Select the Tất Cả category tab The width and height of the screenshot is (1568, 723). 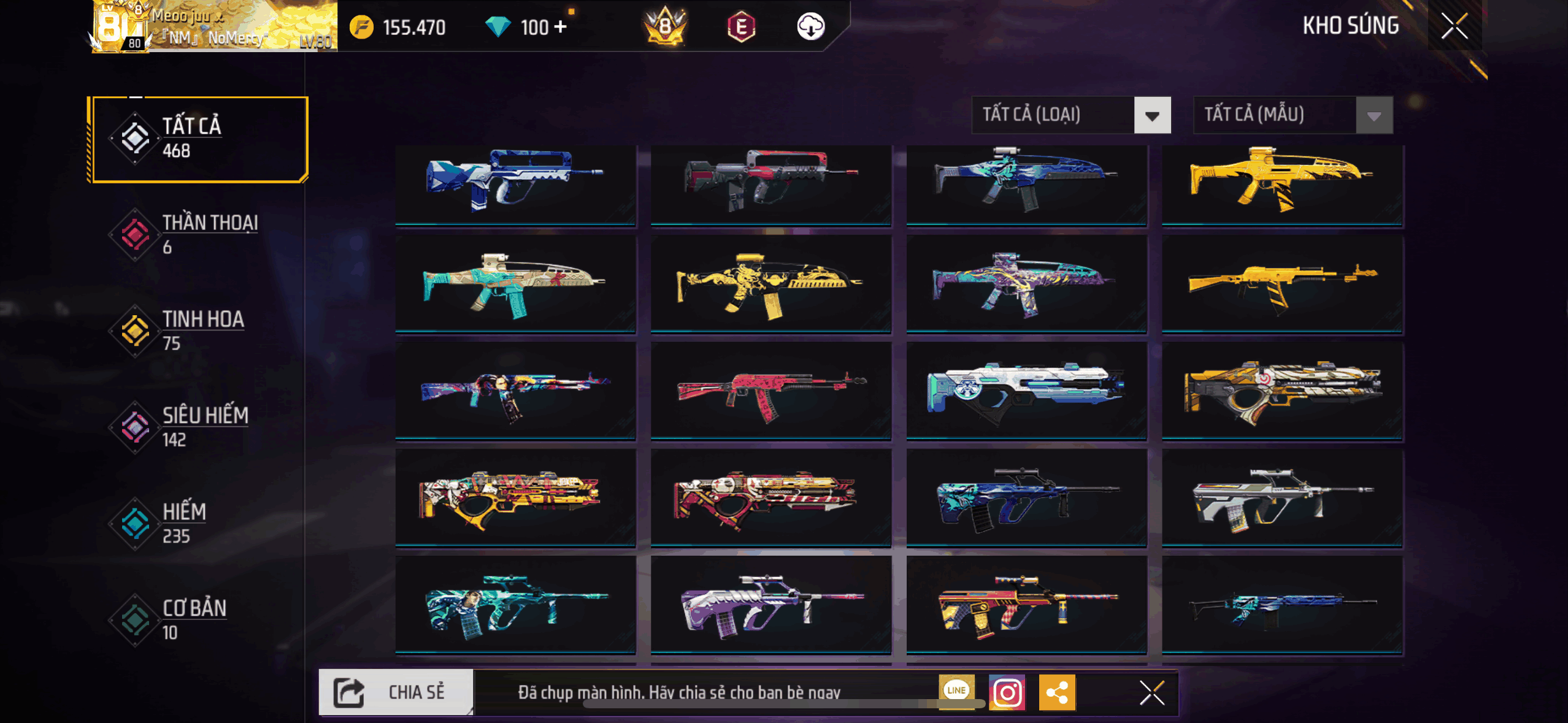tap(198, 139)
